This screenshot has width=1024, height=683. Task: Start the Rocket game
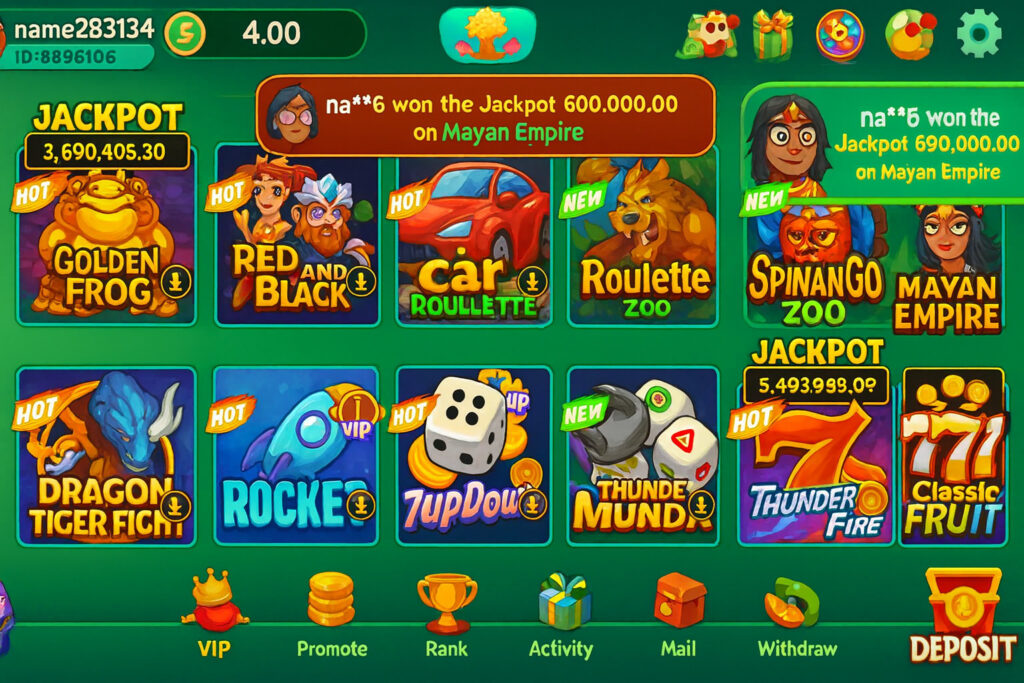[x=297, y=456]
